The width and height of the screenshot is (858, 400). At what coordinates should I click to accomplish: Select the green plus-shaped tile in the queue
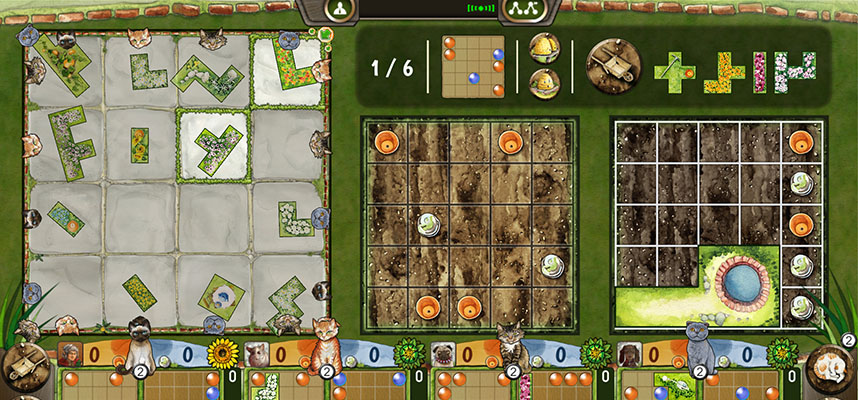pos(674,71)
